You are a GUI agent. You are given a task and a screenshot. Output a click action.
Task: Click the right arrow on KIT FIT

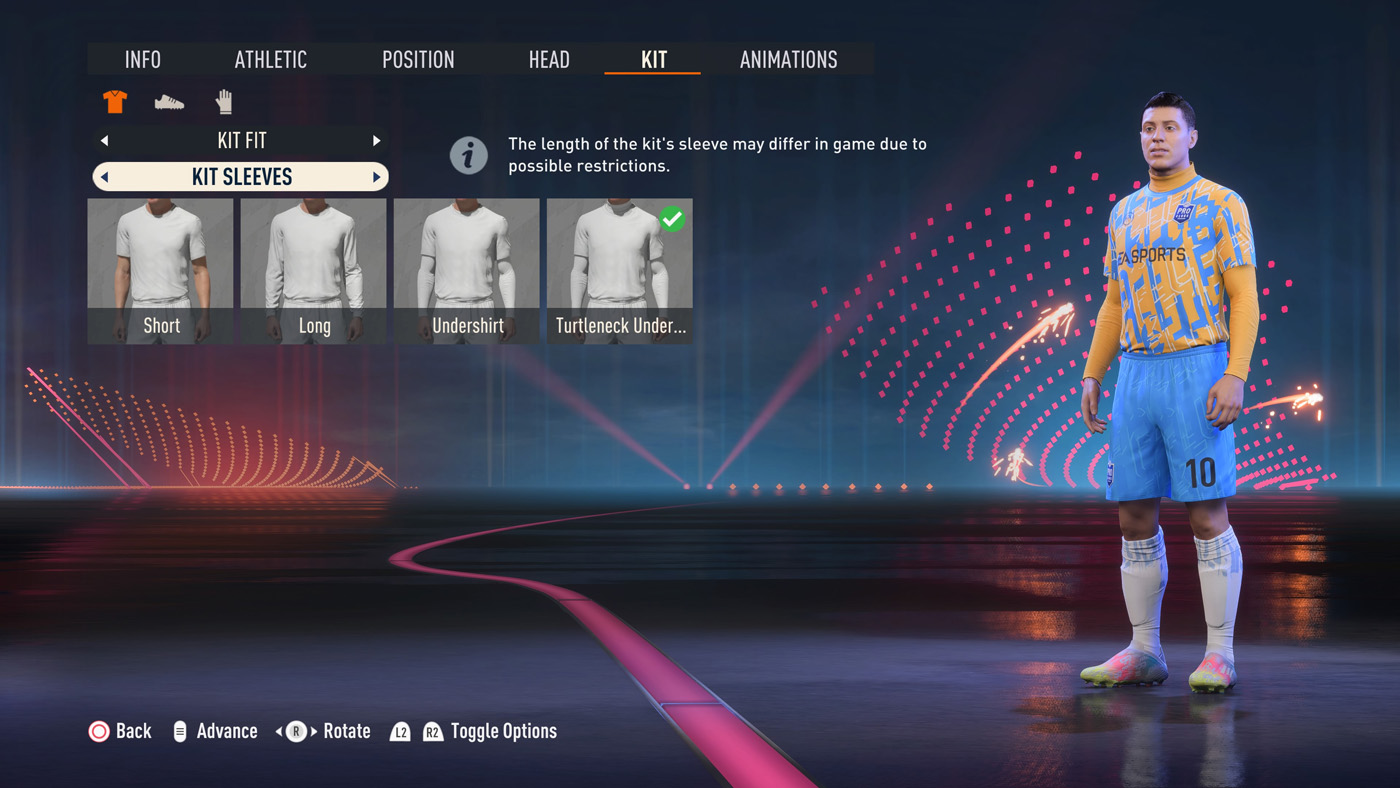pyautogui.click(x=377, y=141)
